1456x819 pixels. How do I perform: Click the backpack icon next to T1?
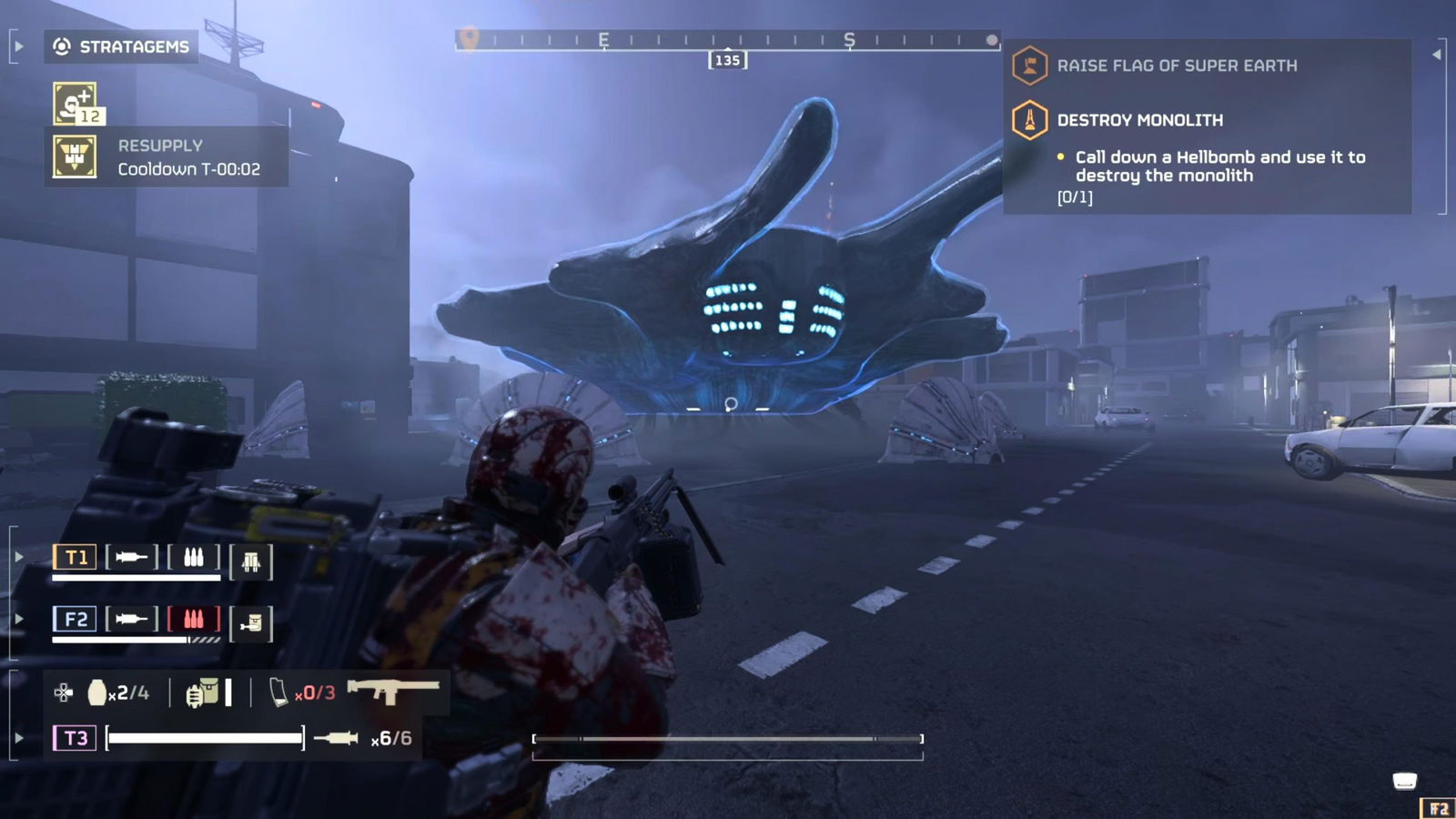click(250, 561)
